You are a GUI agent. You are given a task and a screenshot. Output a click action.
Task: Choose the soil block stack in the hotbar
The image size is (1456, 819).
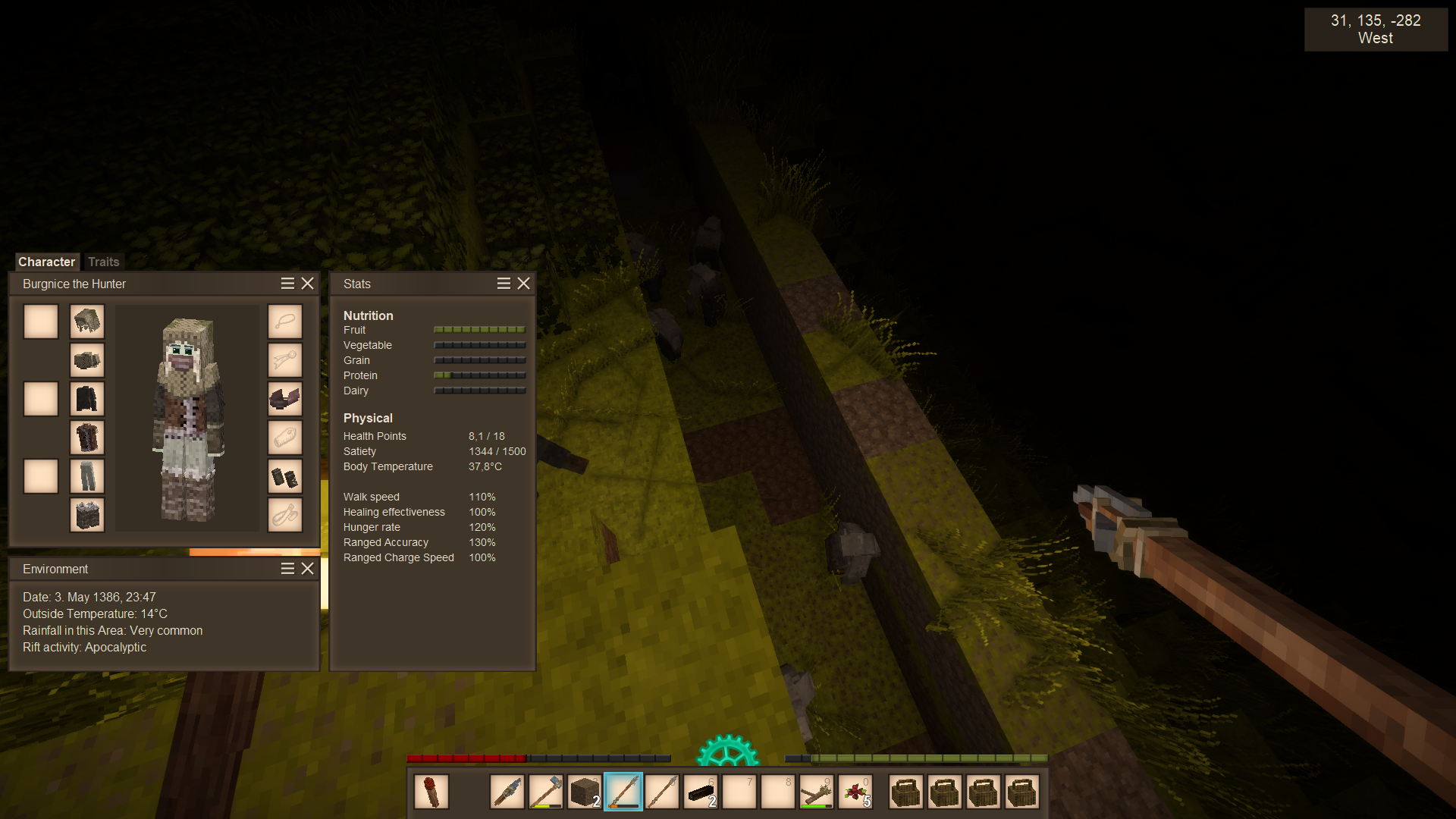(585, 792)
